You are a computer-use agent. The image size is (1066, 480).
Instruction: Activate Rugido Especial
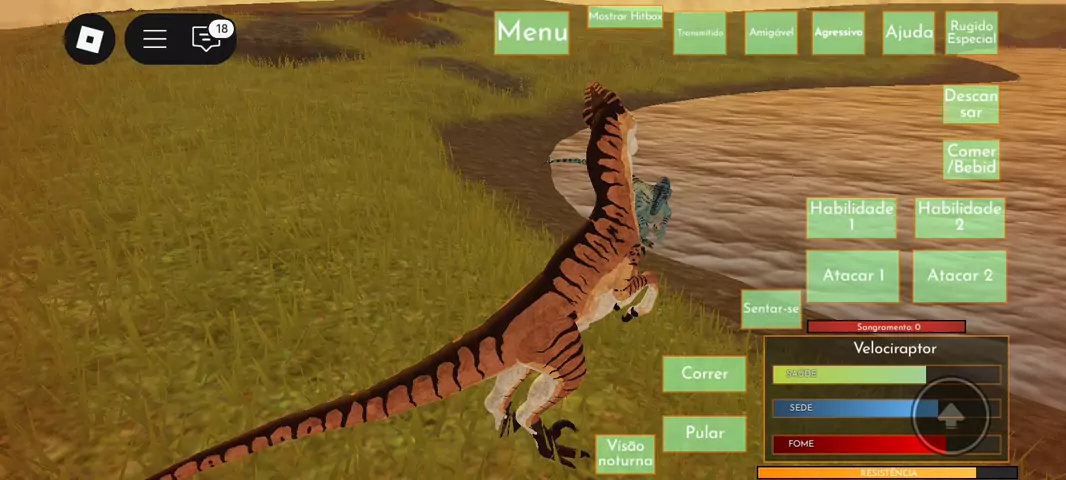pyautogui.click(x=971, y=33)
